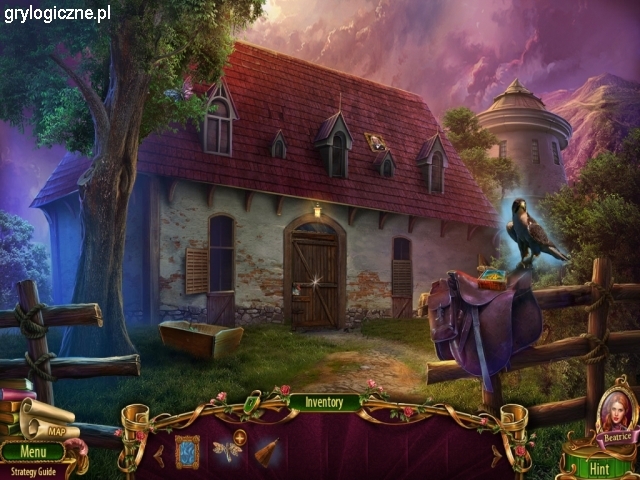Open the Map scroll
Screen dimensions: 640x480
[50, 423]
